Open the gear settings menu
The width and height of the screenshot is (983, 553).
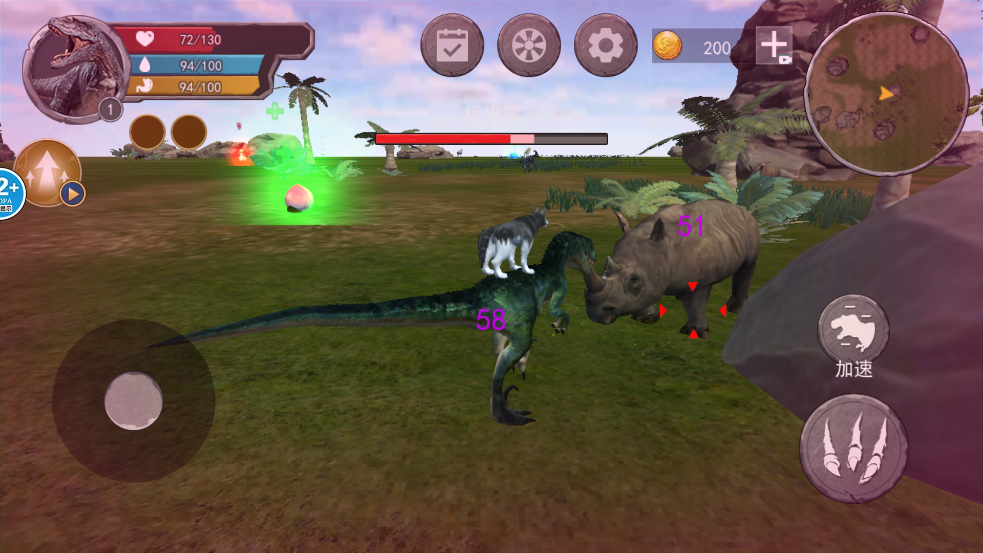pyautogui.click(x=606, y=45)
